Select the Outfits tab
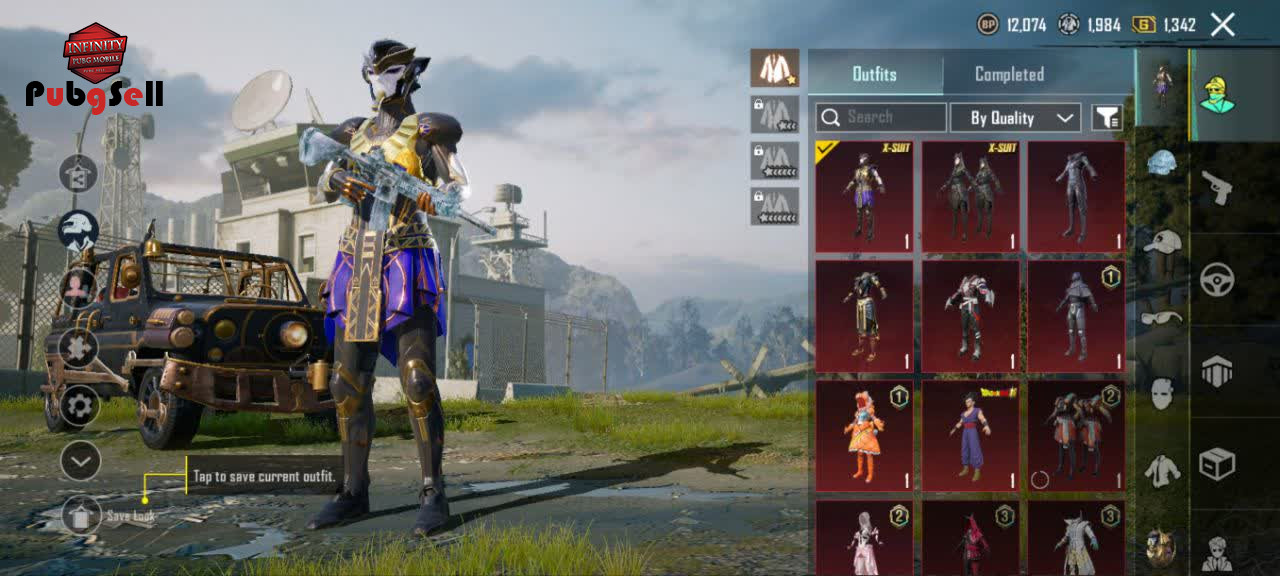 pos(874,74)
